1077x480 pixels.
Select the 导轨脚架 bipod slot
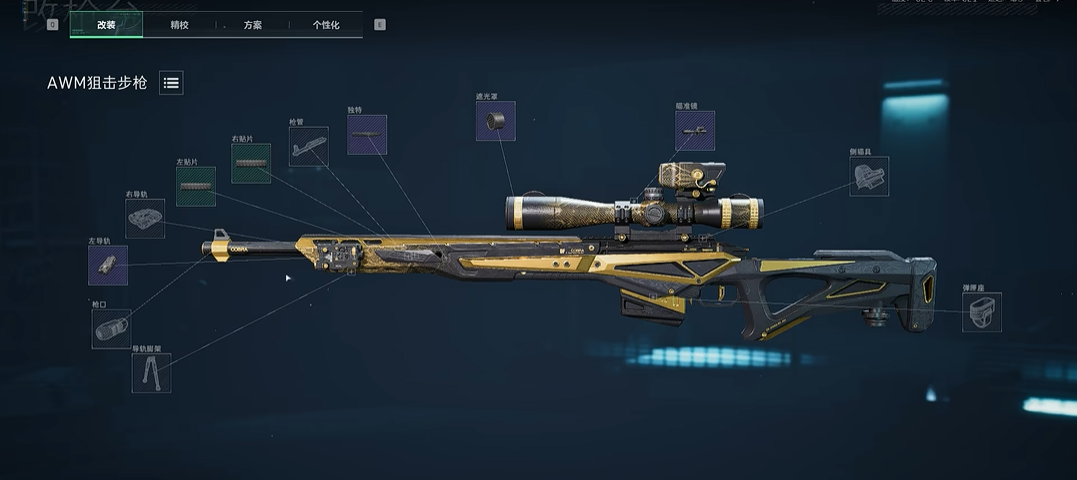[151, 372]
